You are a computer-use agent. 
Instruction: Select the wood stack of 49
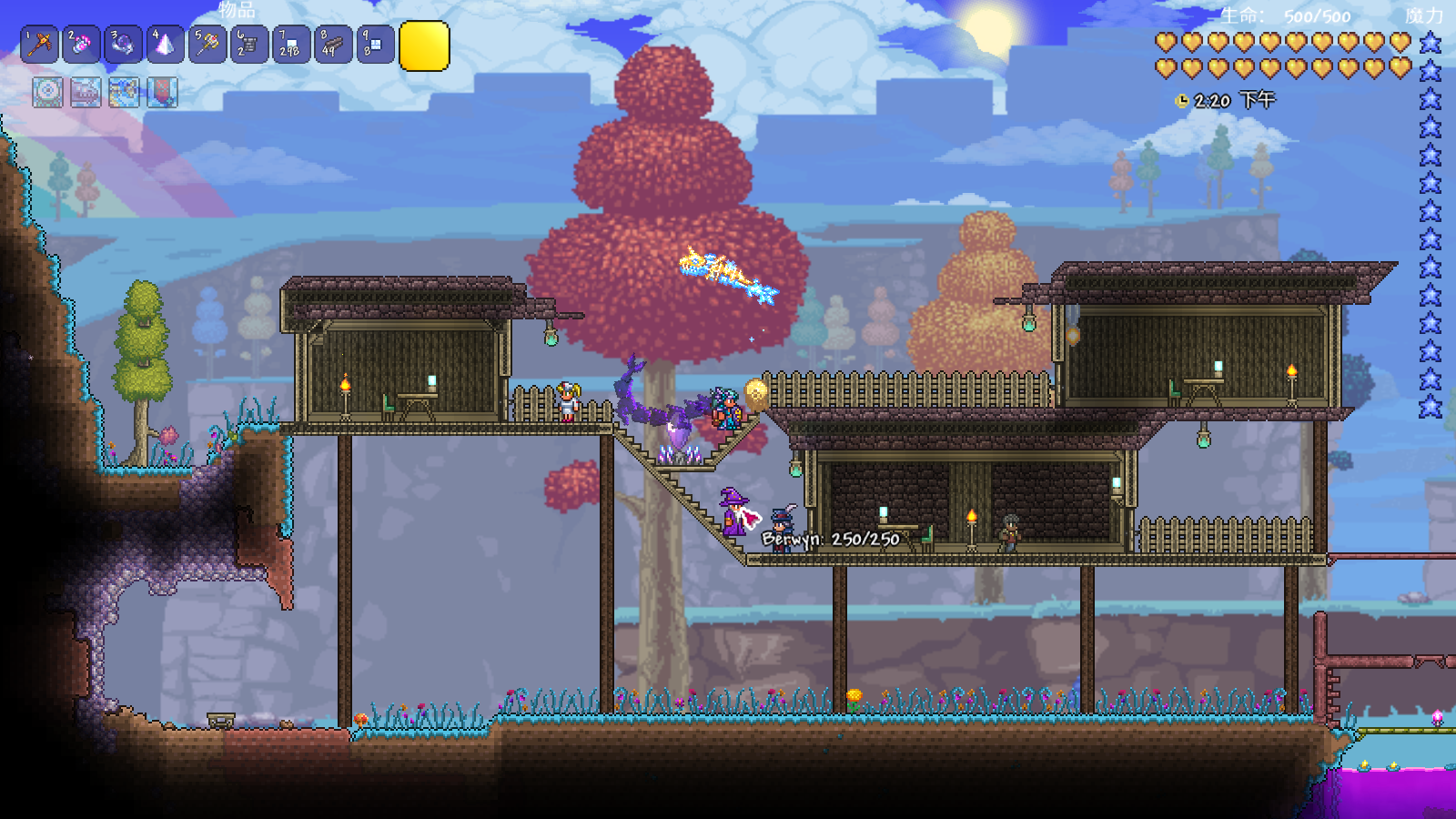coord(333,45)
